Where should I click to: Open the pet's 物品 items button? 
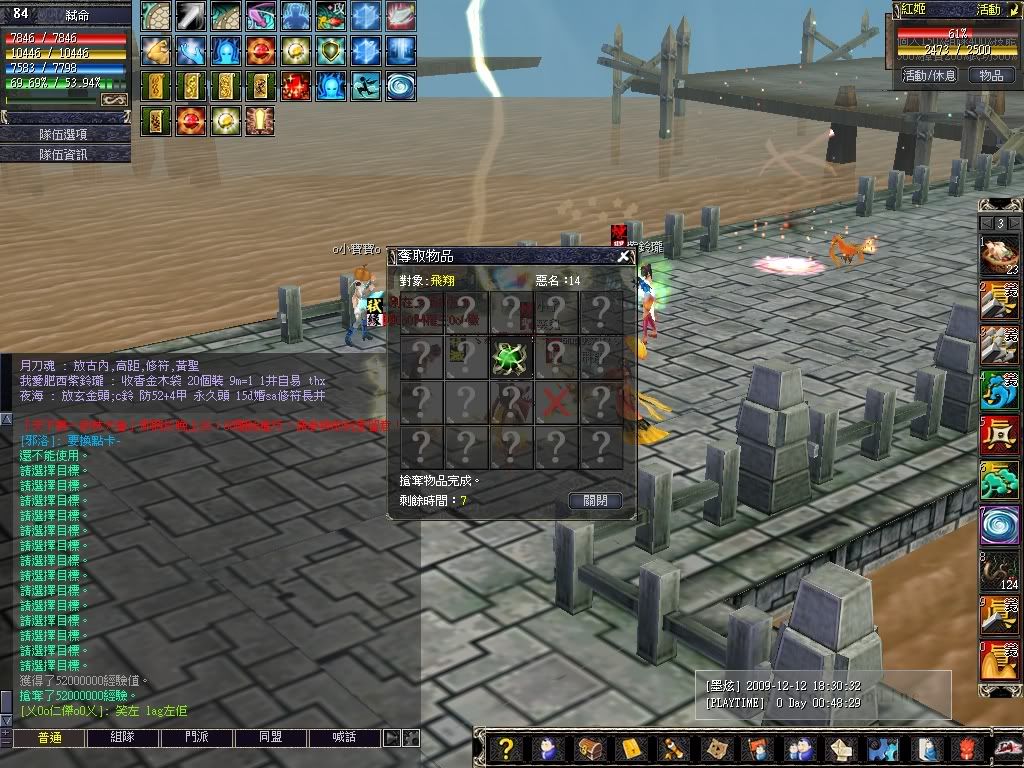pos(990,75)
